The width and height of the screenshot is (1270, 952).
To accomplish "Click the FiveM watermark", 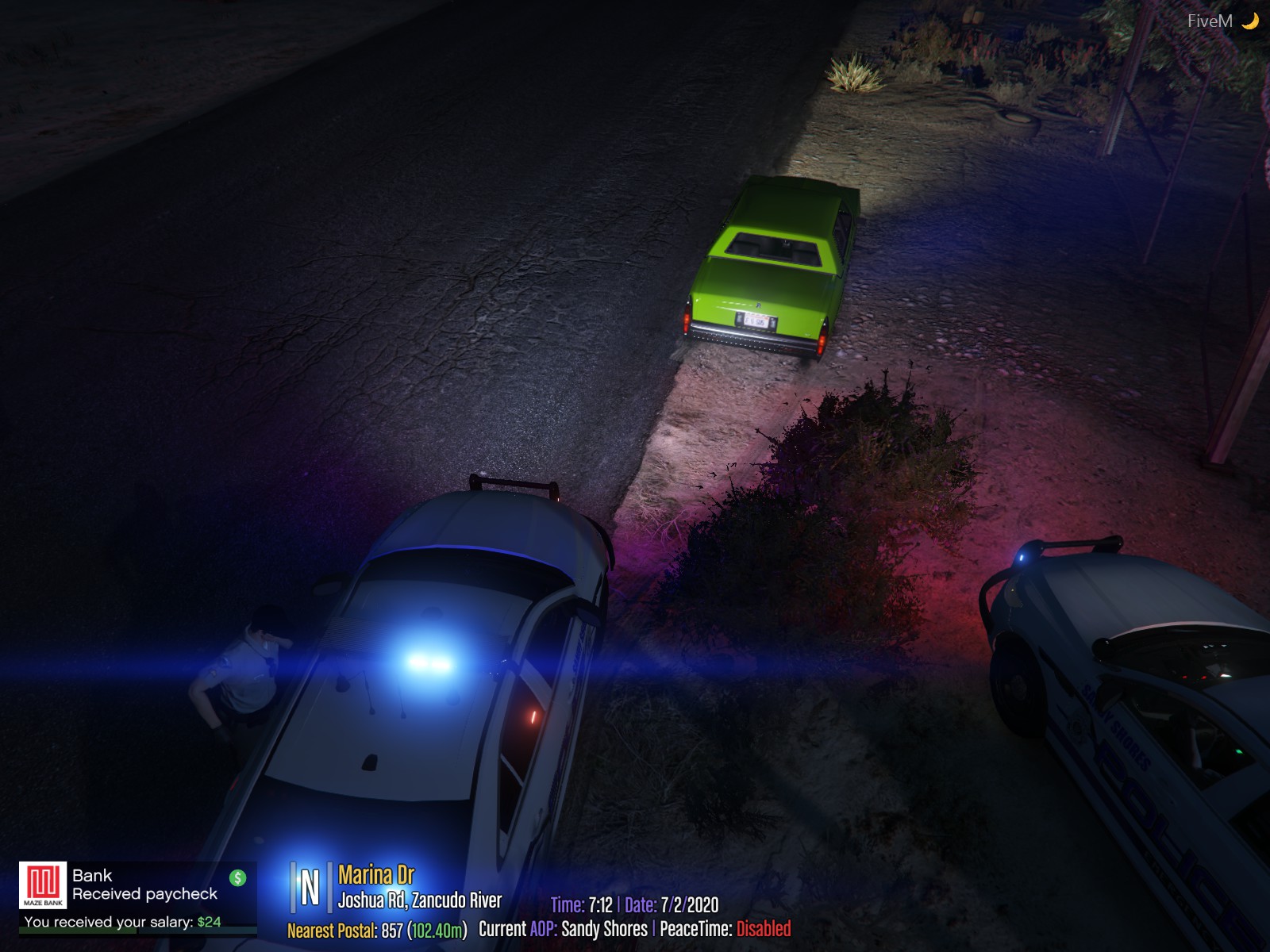I will click(1210, 21).
